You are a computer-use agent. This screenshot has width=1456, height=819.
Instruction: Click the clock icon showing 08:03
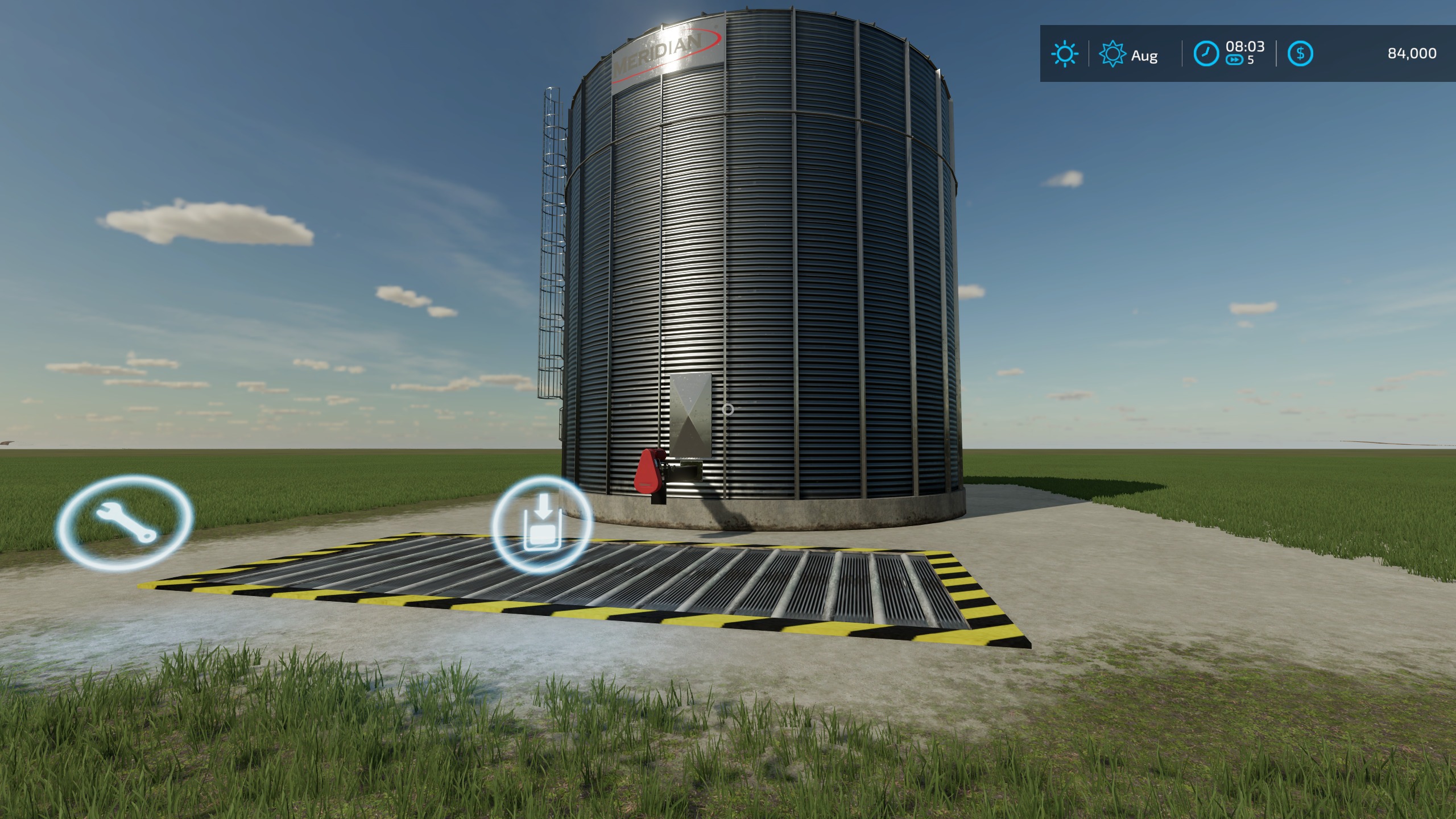(x=1205, y=54)
